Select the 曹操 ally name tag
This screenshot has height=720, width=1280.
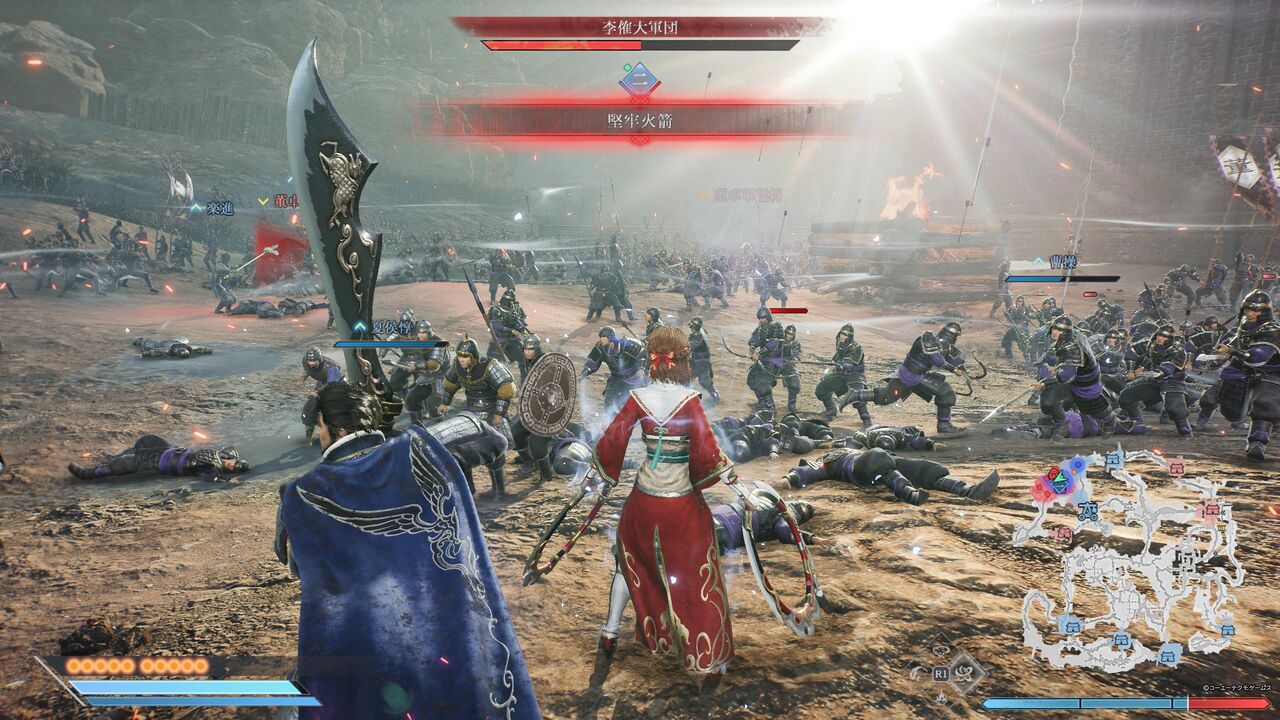[1063, 262]
